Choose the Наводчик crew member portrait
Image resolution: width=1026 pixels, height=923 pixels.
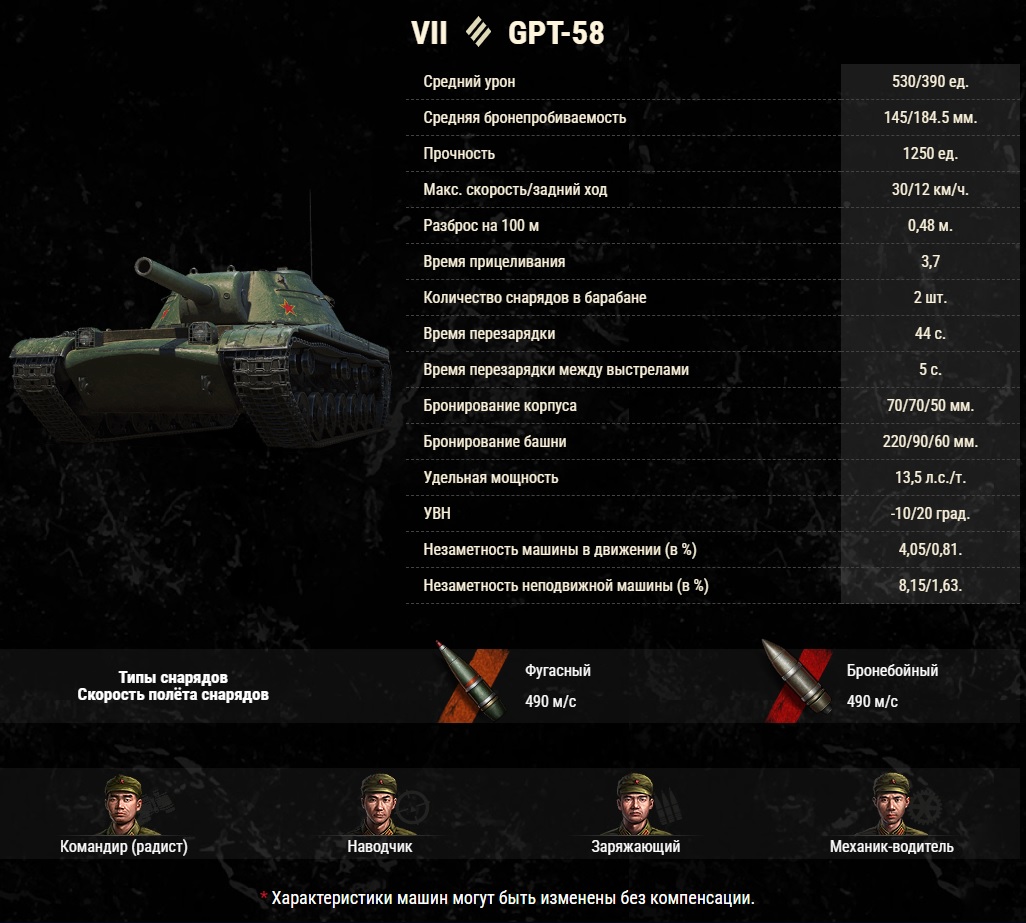pos(379,803)
